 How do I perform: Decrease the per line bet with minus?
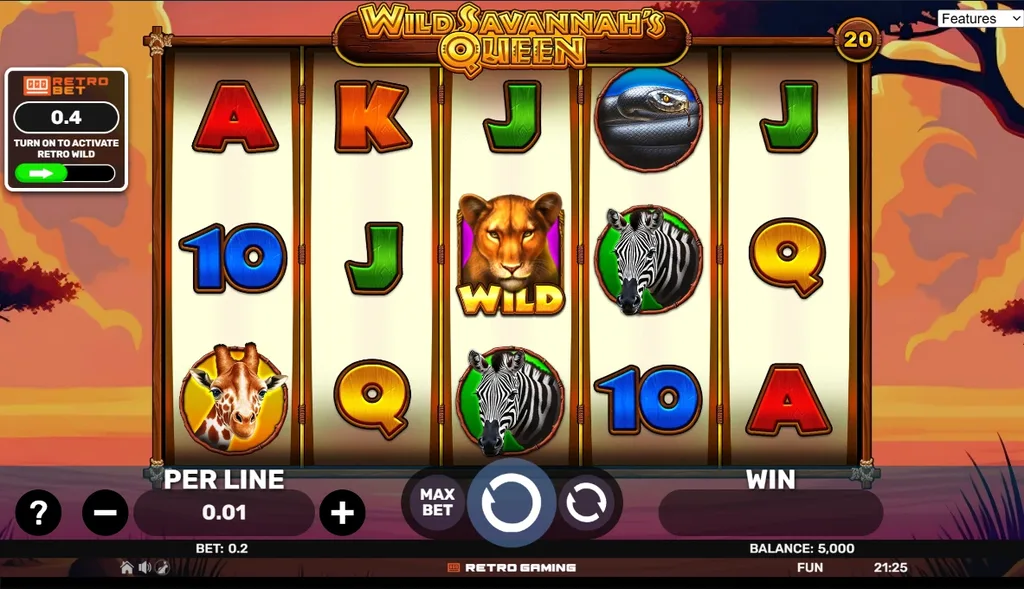click(105, 513)
